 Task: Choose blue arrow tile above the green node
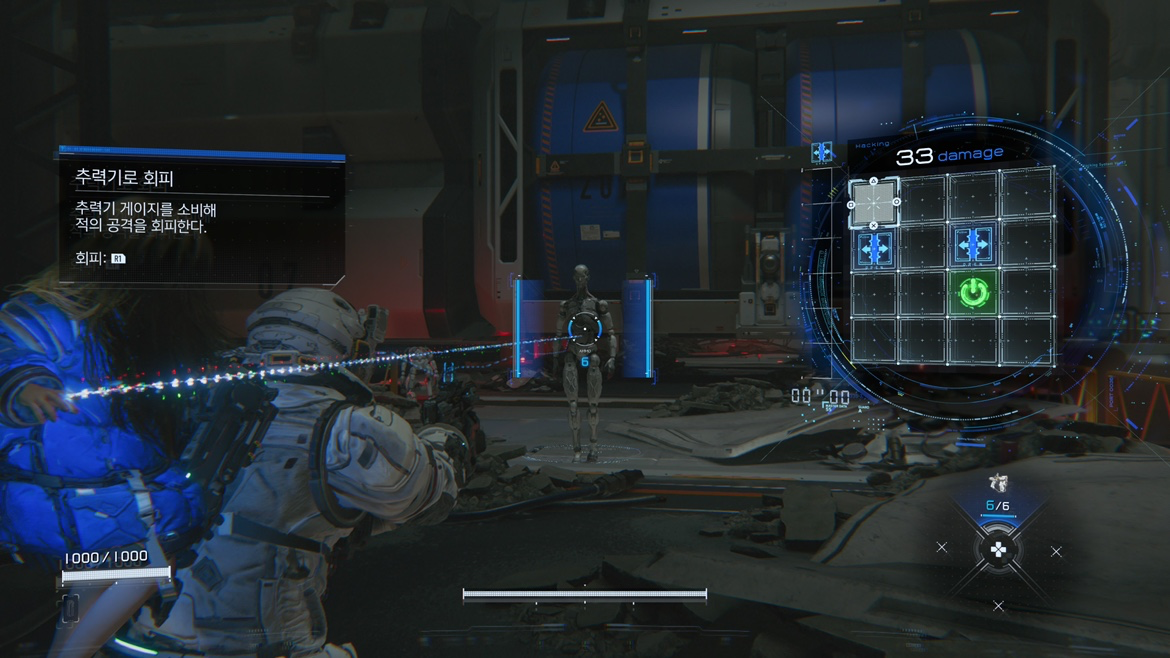tap(972, 244)
